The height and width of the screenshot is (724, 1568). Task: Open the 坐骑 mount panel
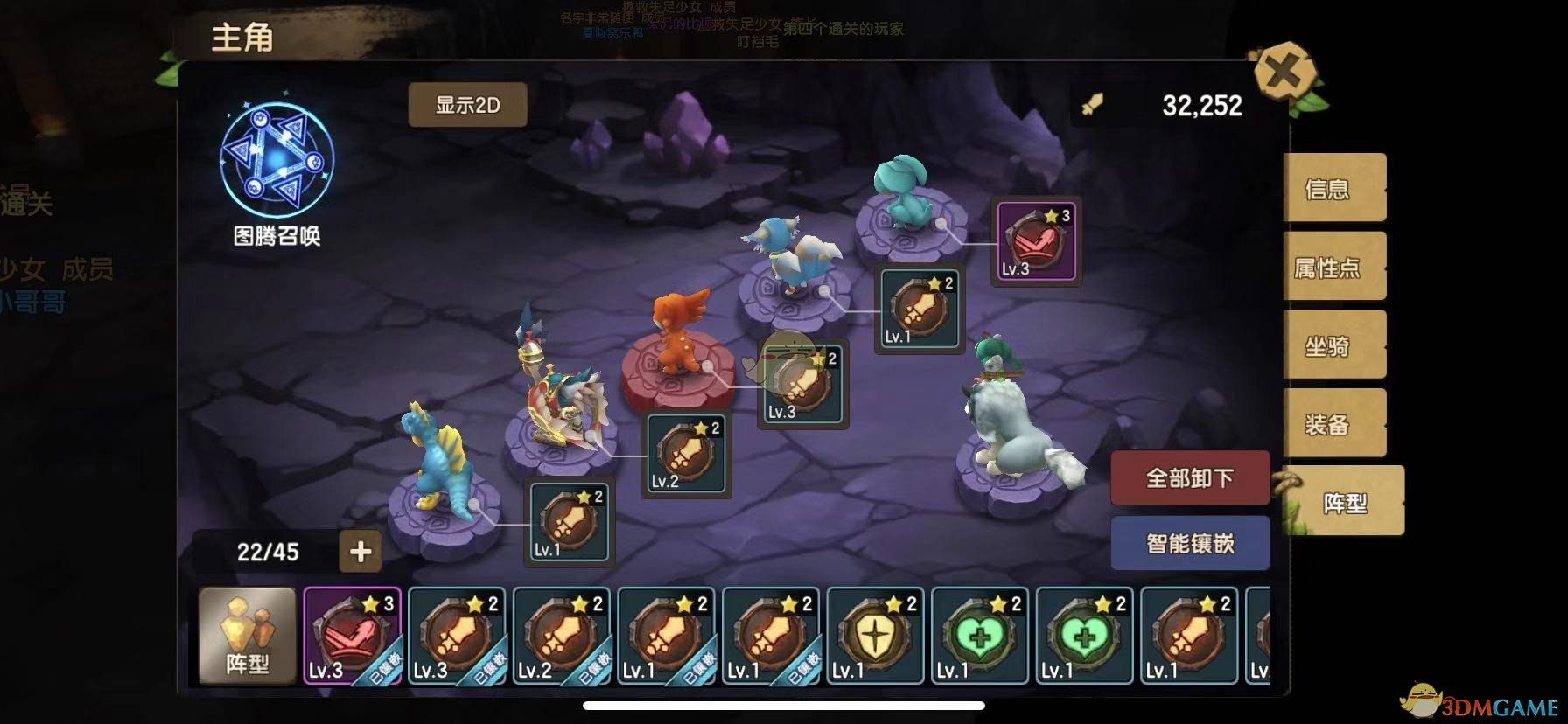click(x=1333, y=345)
